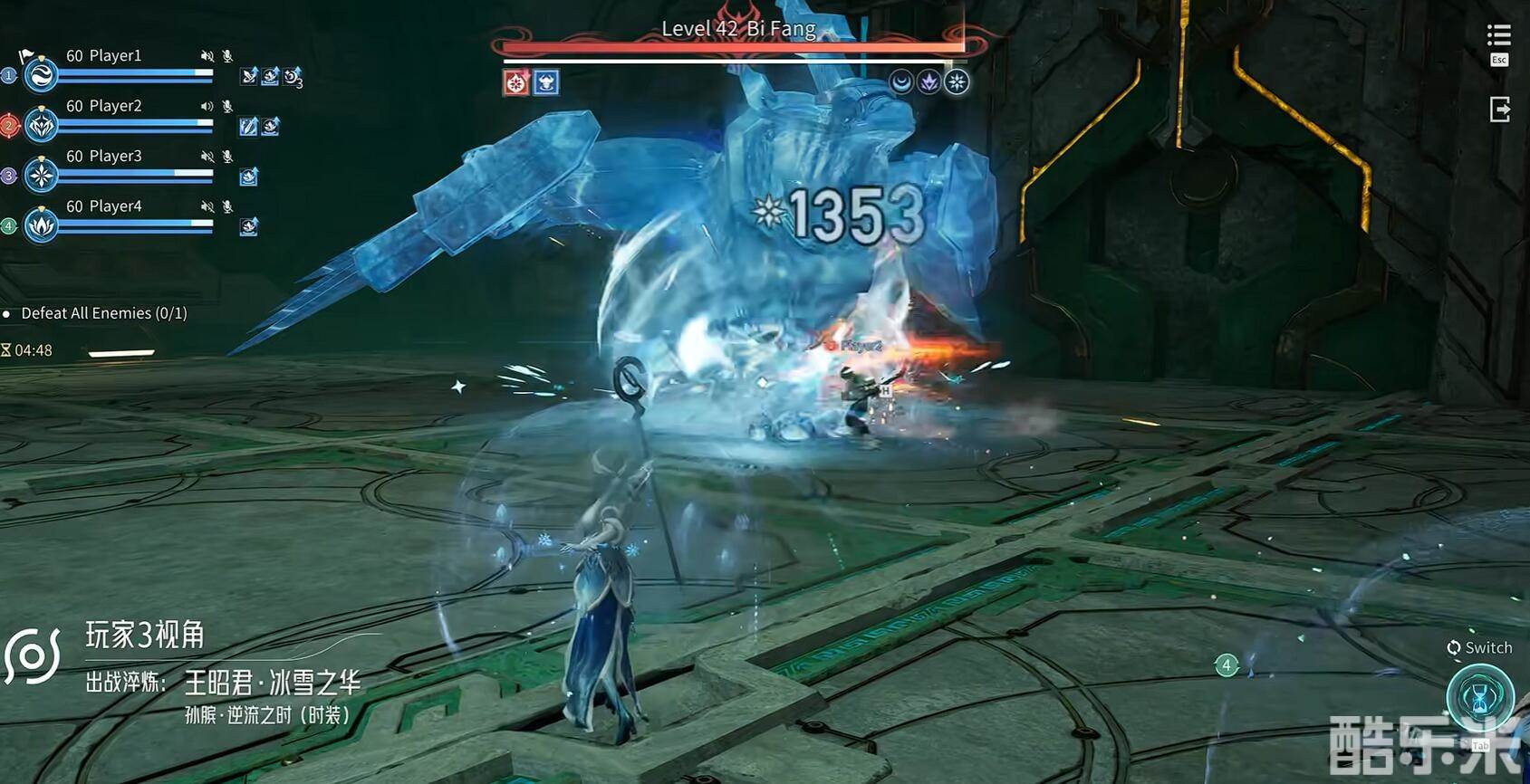Click the exit dungeon door icon
The height and width of the screenshot is (784, 1530).
tap(1499, 110)
